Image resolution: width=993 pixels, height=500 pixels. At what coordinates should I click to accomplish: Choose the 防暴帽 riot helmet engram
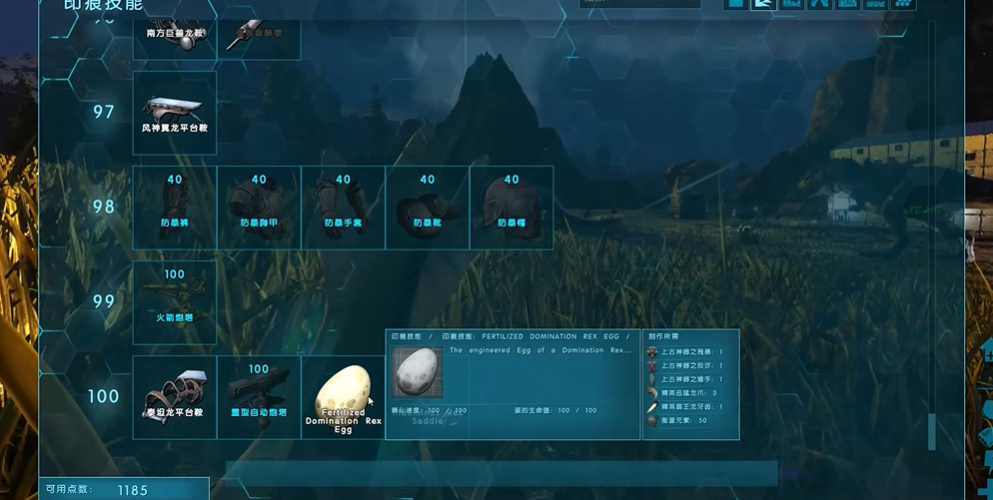(511, 207)
